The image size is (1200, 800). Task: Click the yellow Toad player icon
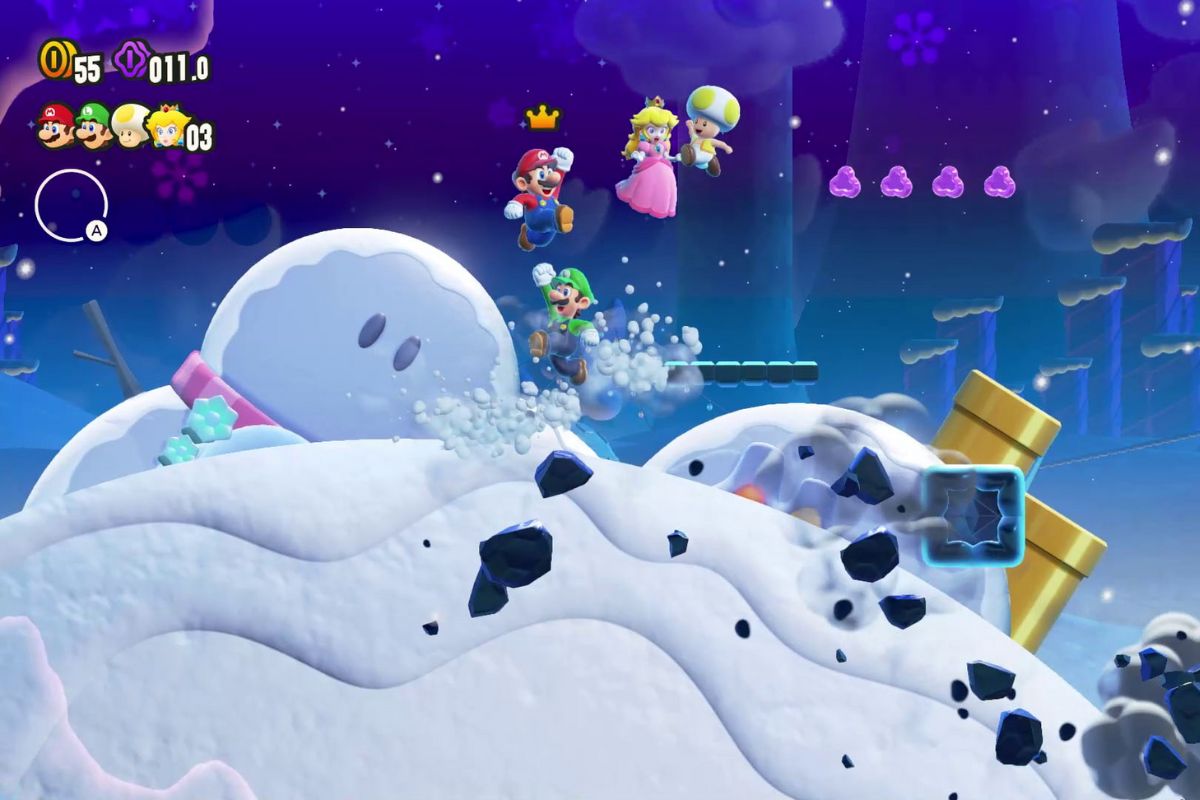coord(131,126)
